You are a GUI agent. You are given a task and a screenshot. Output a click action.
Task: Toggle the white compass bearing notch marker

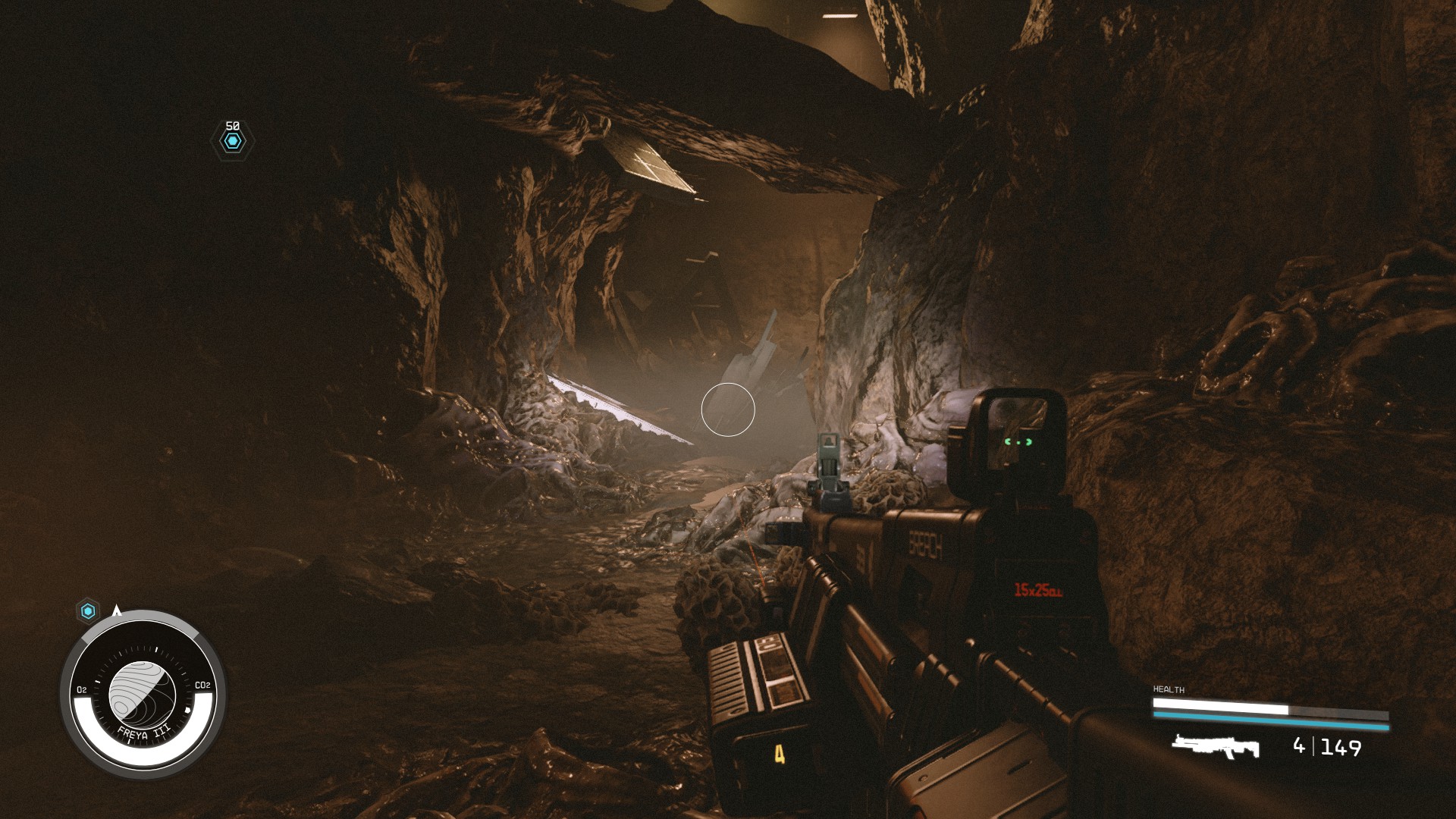187,709
